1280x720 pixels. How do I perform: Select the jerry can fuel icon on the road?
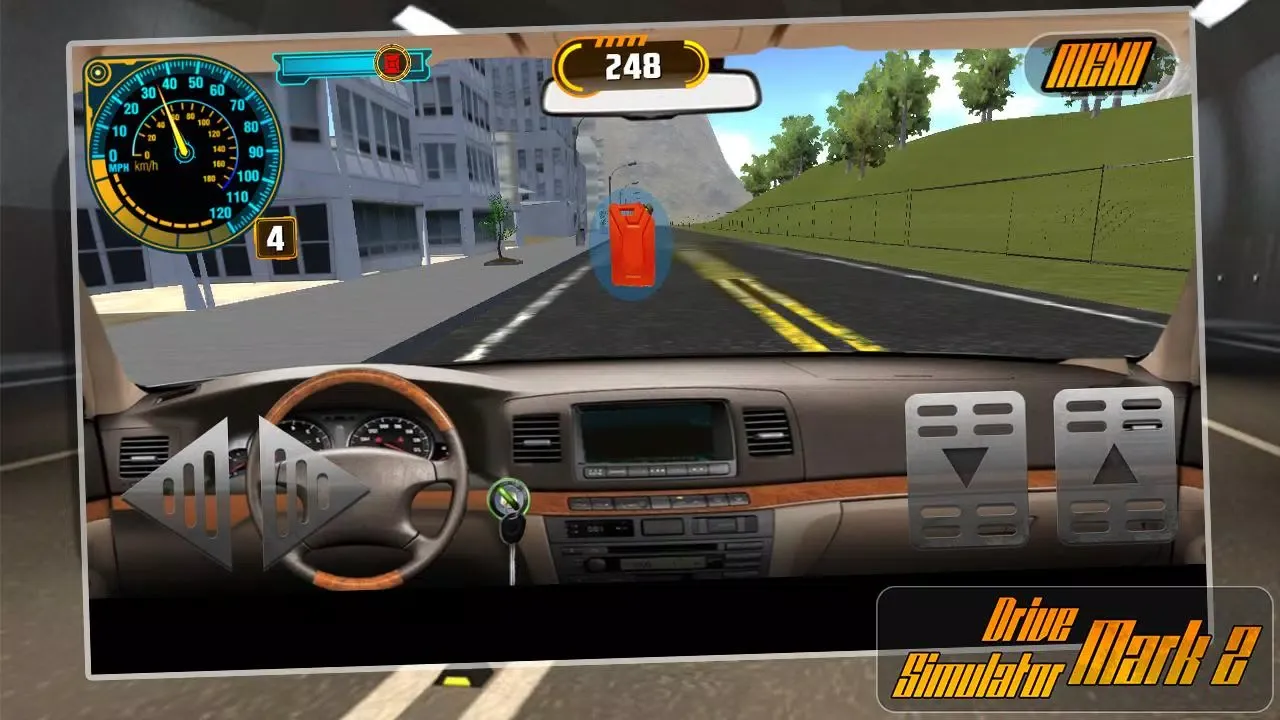(632, 243)
